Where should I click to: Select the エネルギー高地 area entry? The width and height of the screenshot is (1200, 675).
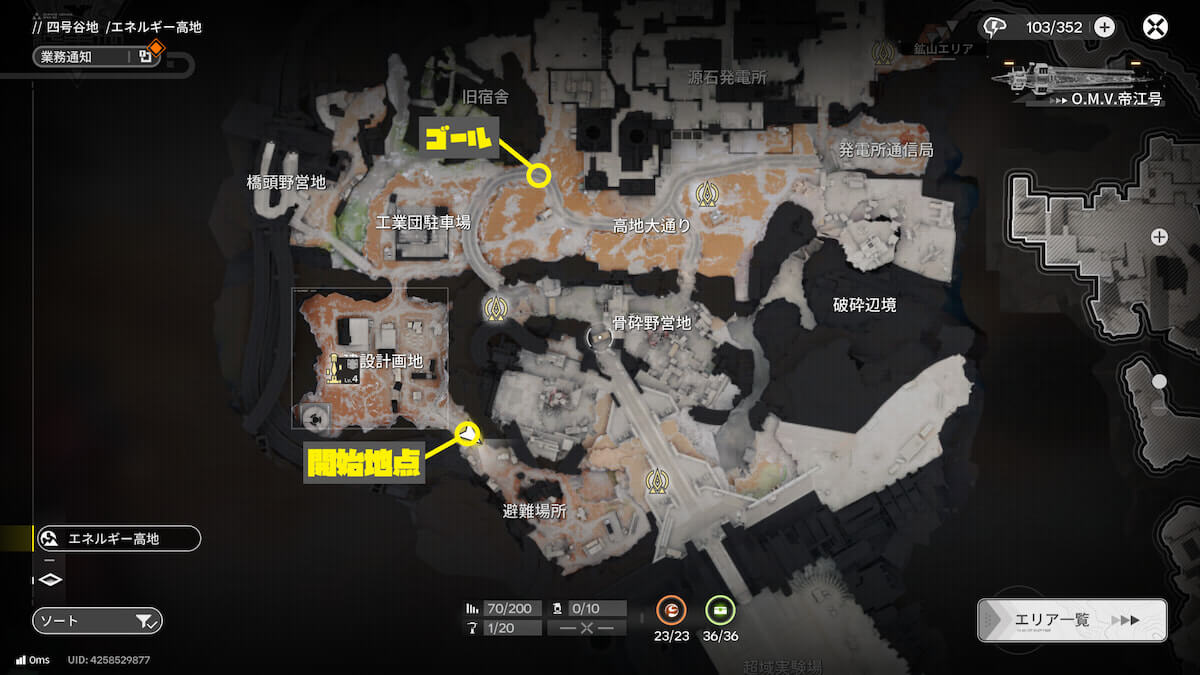[x=117, y=539]
